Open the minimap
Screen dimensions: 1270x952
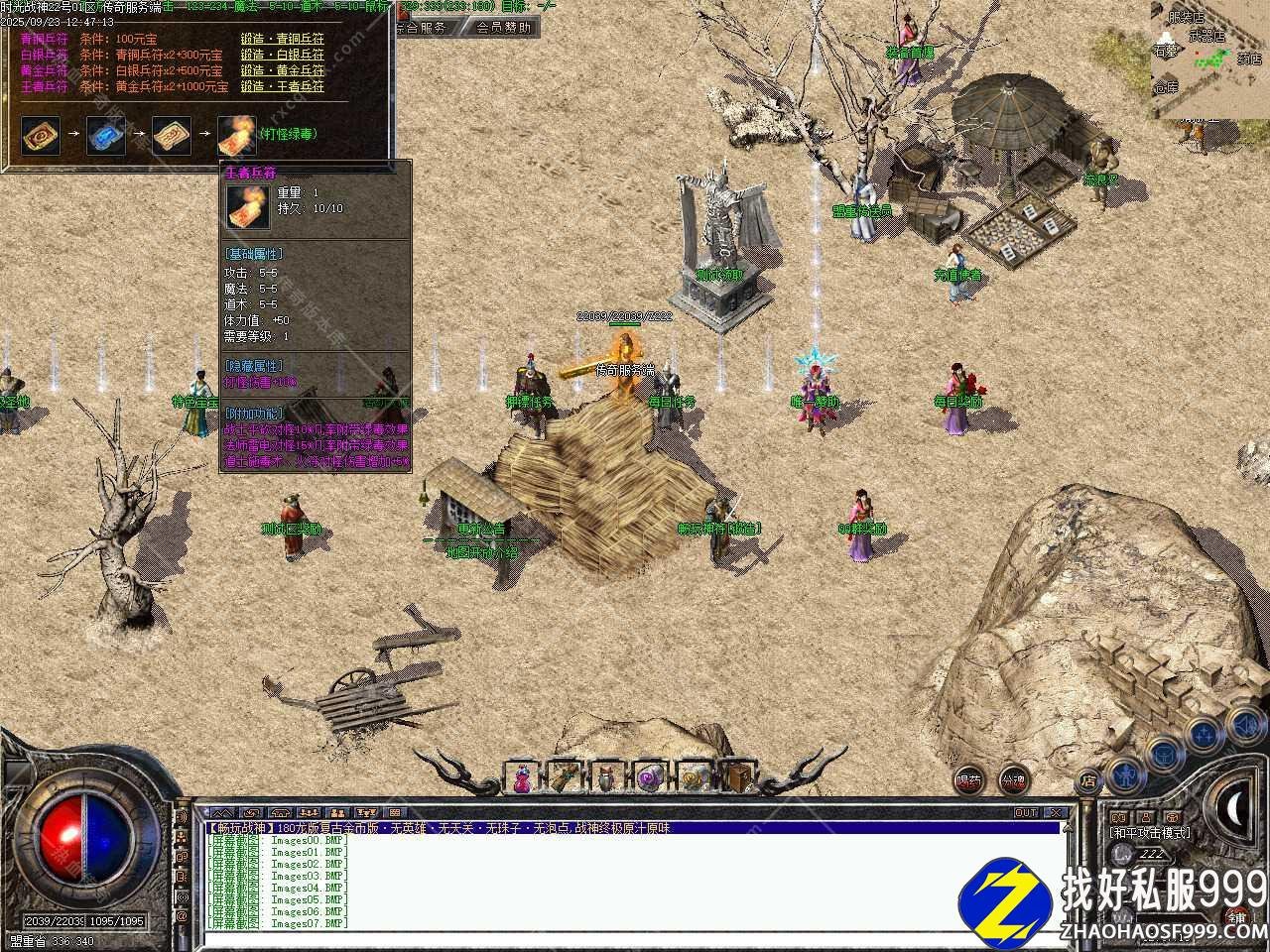coord(1209,59)
